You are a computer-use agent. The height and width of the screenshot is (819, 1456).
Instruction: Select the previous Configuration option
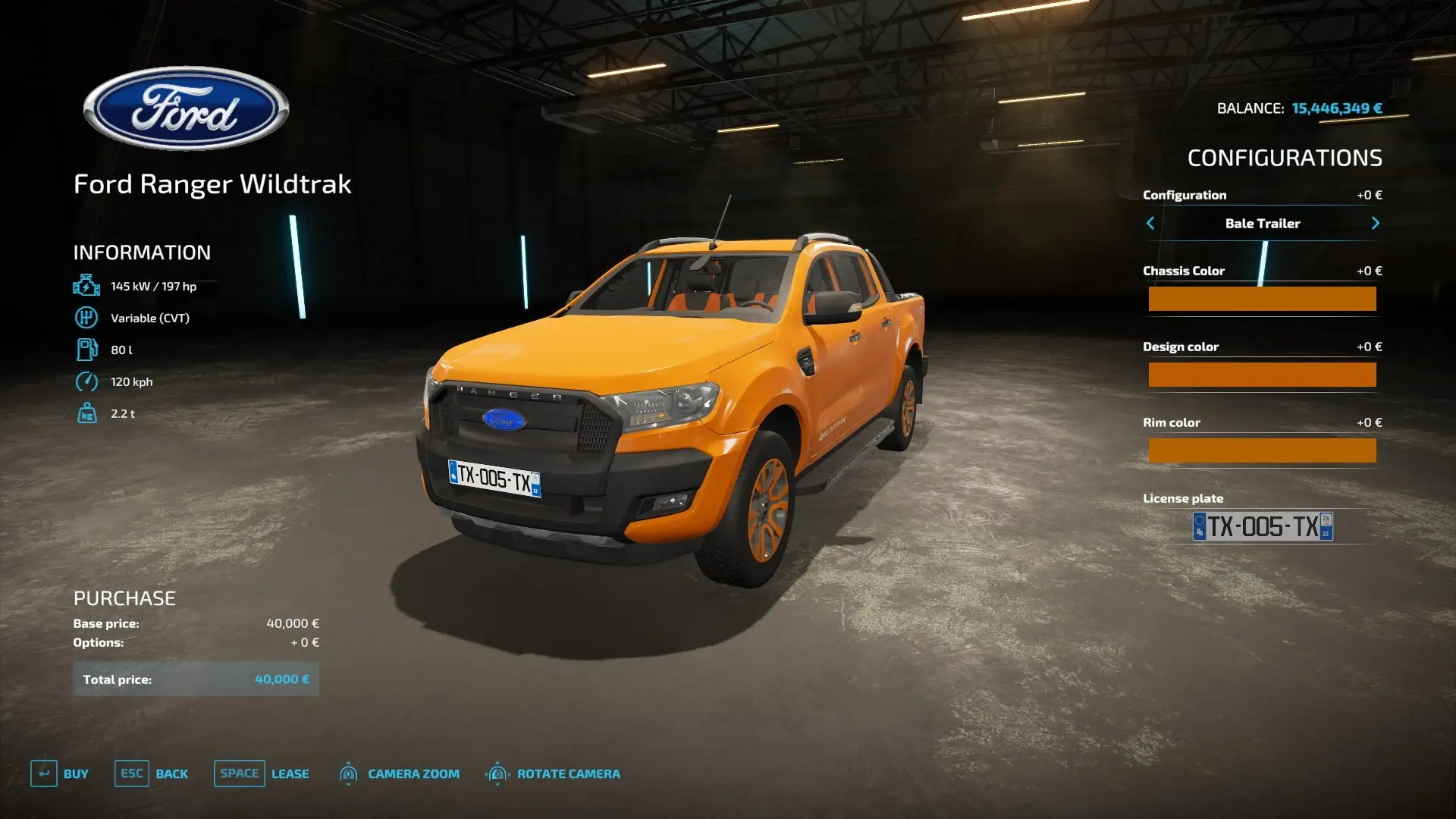[x=1150, y=223]
